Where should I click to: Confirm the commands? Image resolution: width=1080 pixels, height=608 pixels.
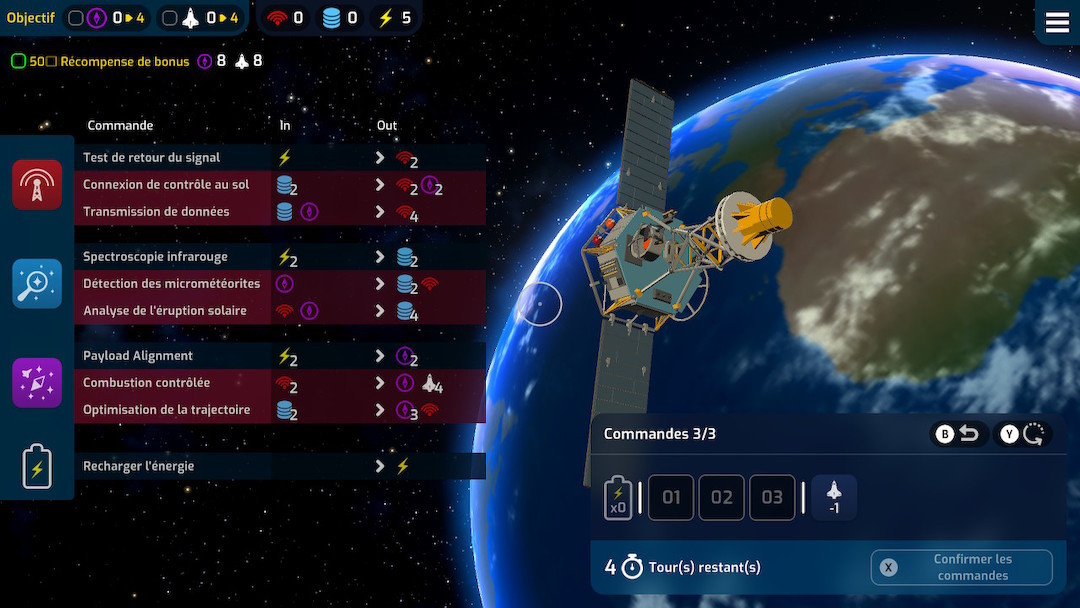(x=961, y=567)
